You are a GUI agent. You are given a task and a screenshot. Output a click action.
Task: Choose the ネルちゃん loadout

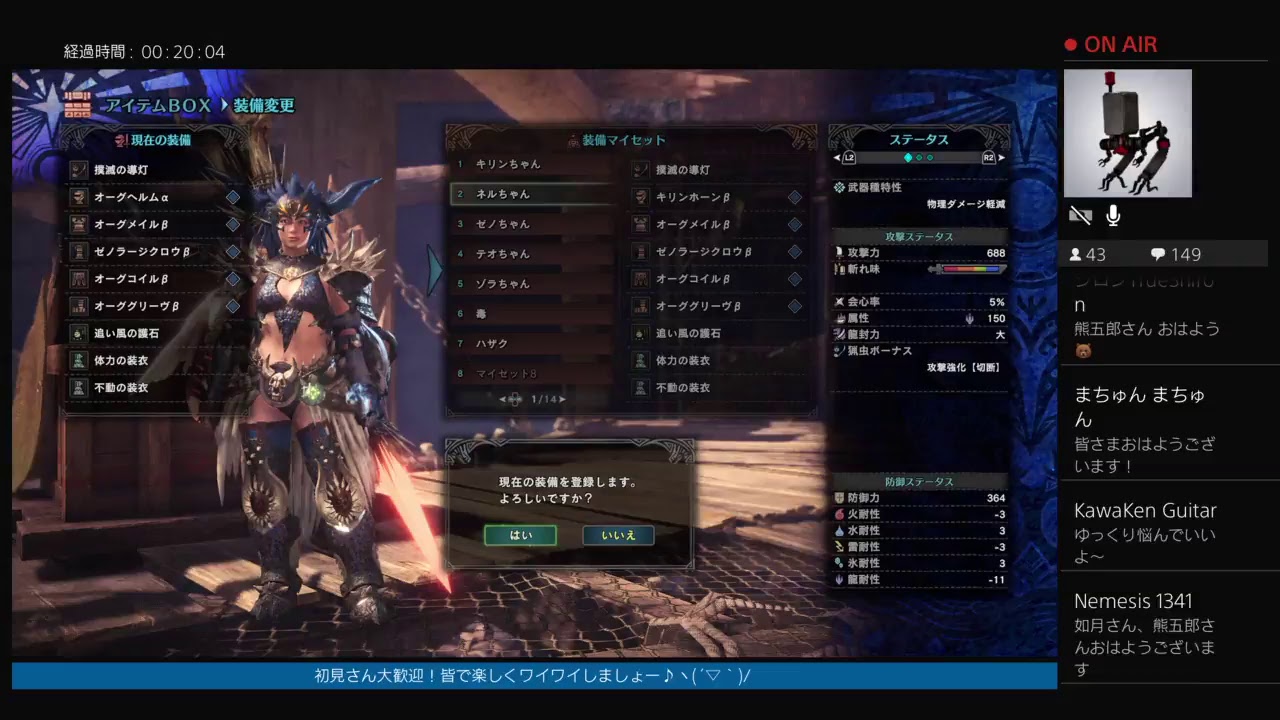click(x=530, y=194)
